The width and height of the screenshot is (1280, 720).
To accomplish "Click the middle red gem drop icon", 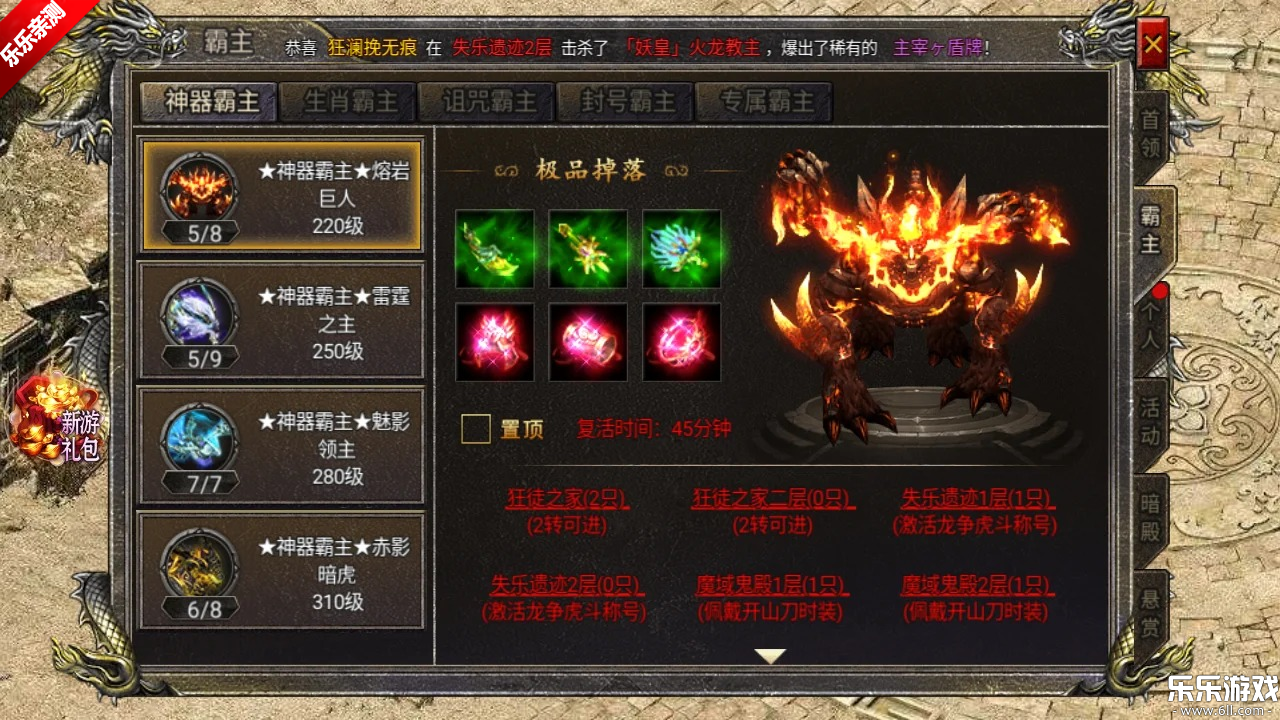I will pyautogui.click(x=588, y=342).
